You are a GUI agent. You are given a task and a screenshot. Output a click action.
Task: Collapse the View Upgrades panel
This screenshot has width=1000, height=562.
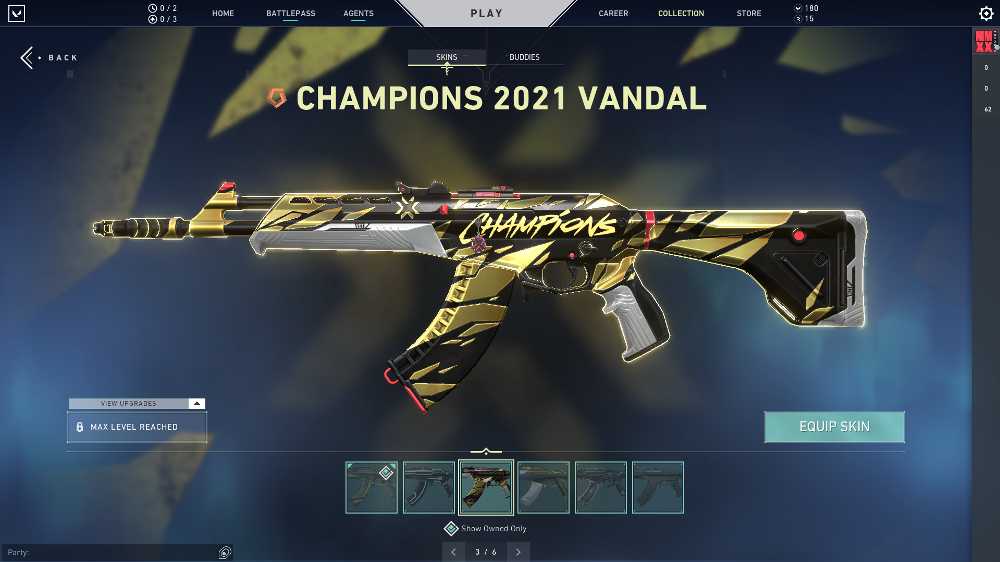pyautogui.click(x=197, y=403)
